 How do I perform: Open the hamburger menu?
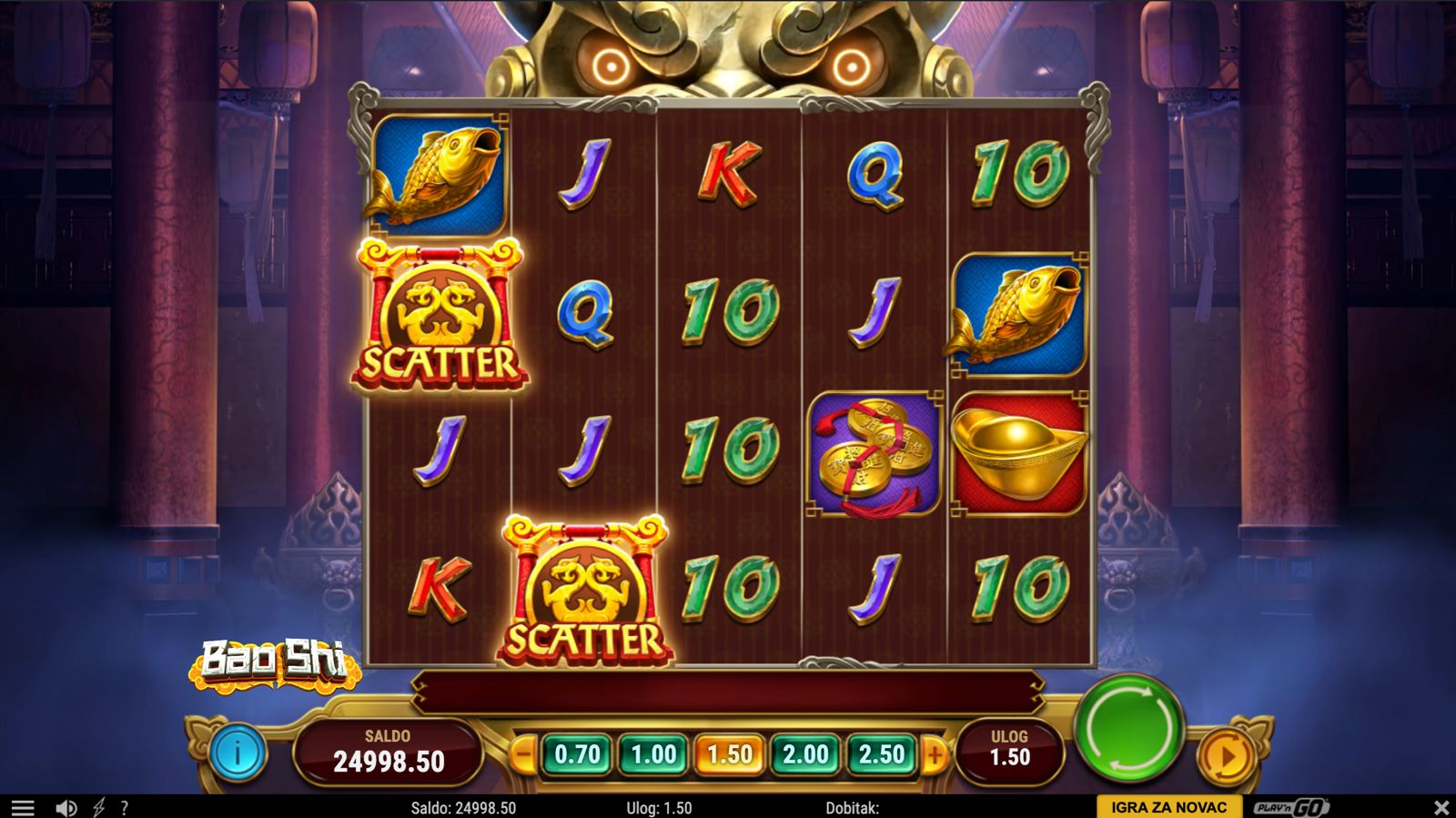tap(23, 807)
